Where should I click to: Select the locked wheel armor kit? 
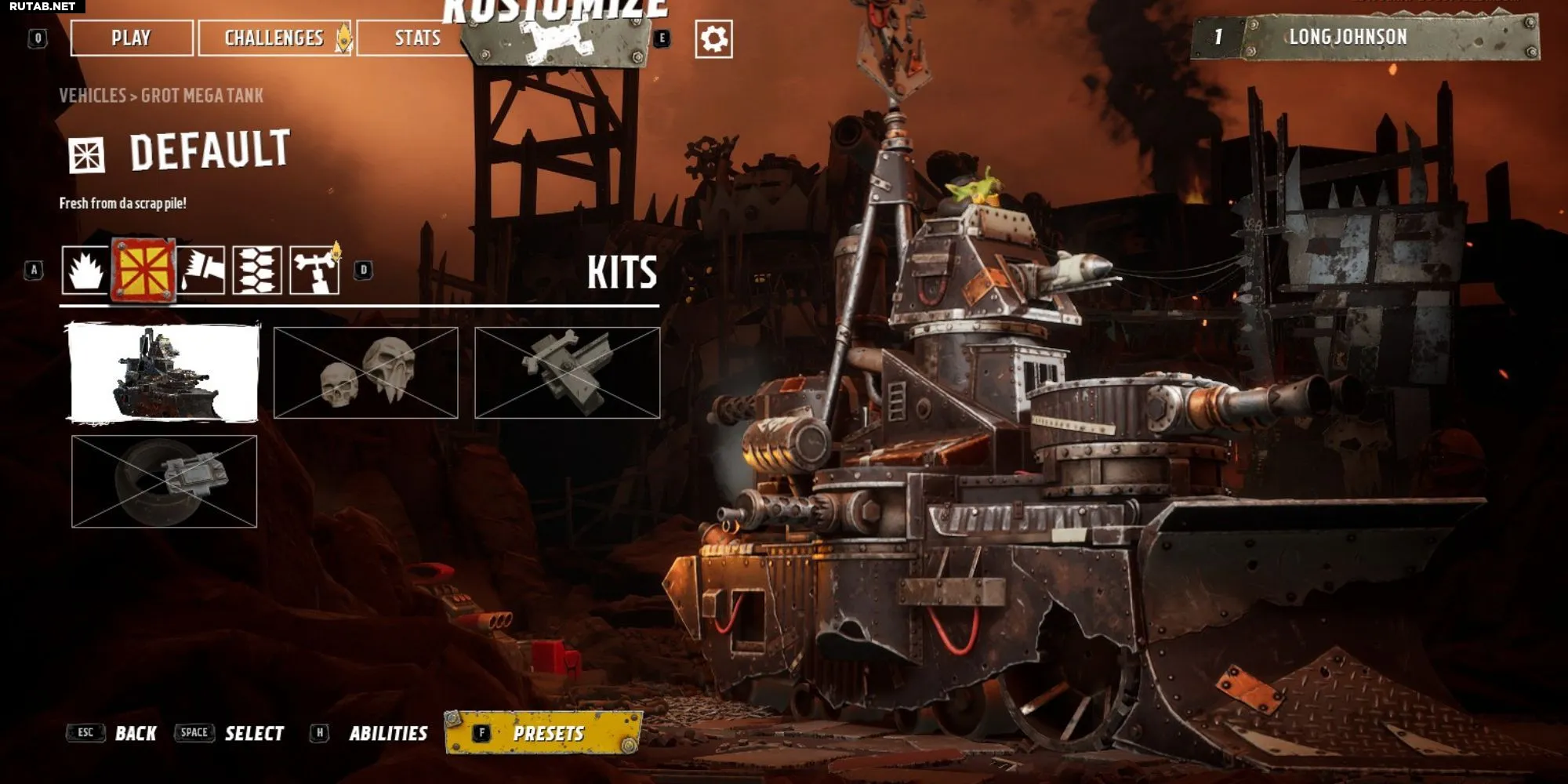click(x=164, y=481)
